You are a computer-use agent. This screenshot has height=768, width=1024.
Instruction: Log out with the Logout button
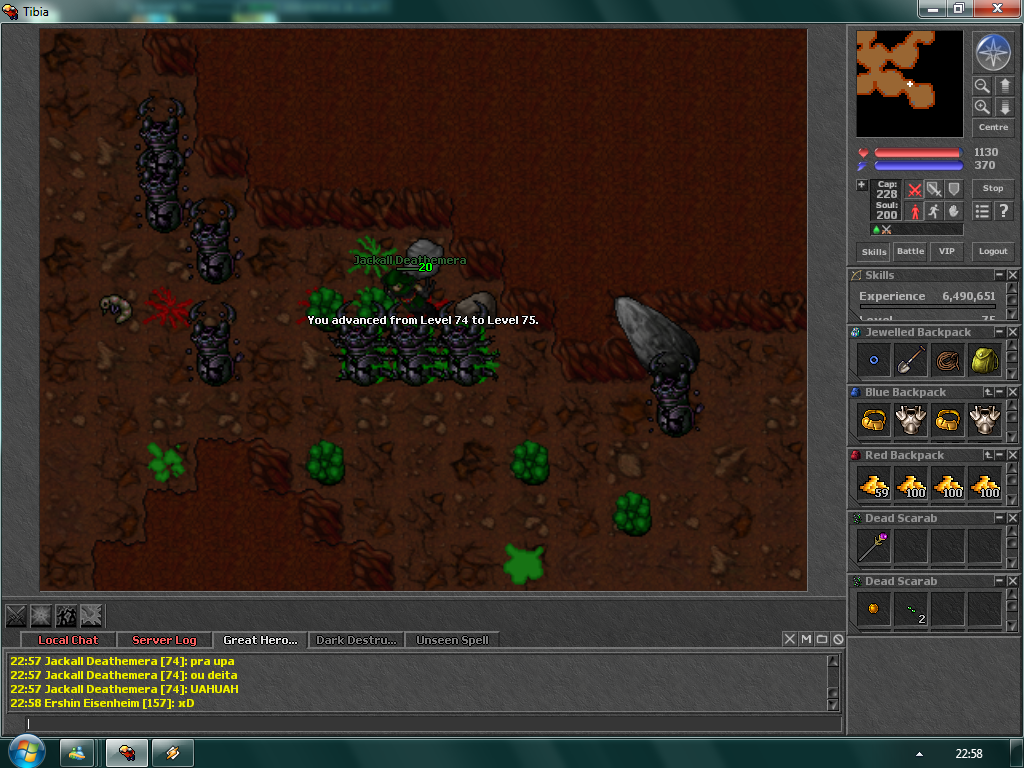[x=993, y=252]
